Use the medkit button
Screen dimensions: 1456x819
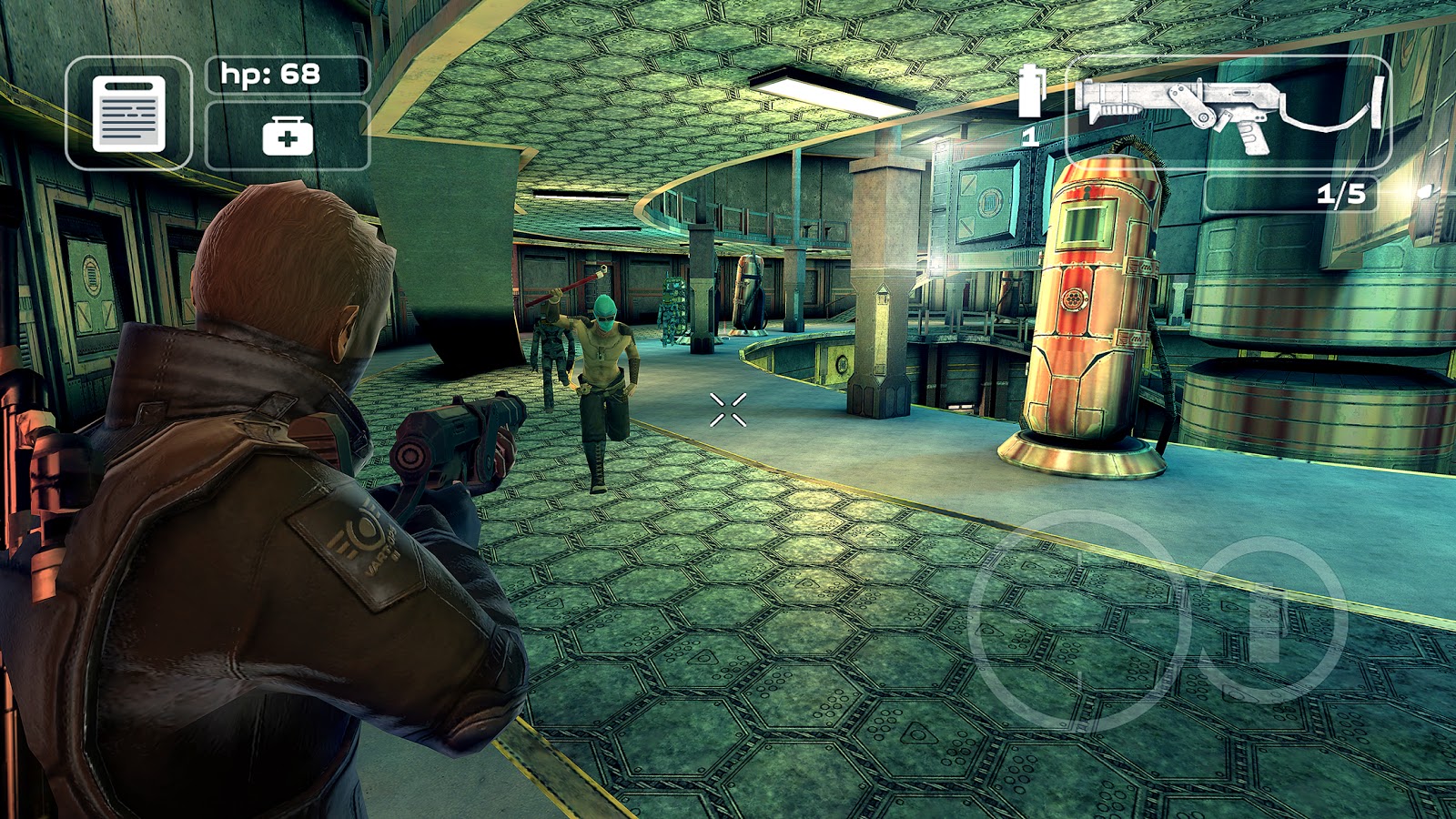tap(288, 136)
